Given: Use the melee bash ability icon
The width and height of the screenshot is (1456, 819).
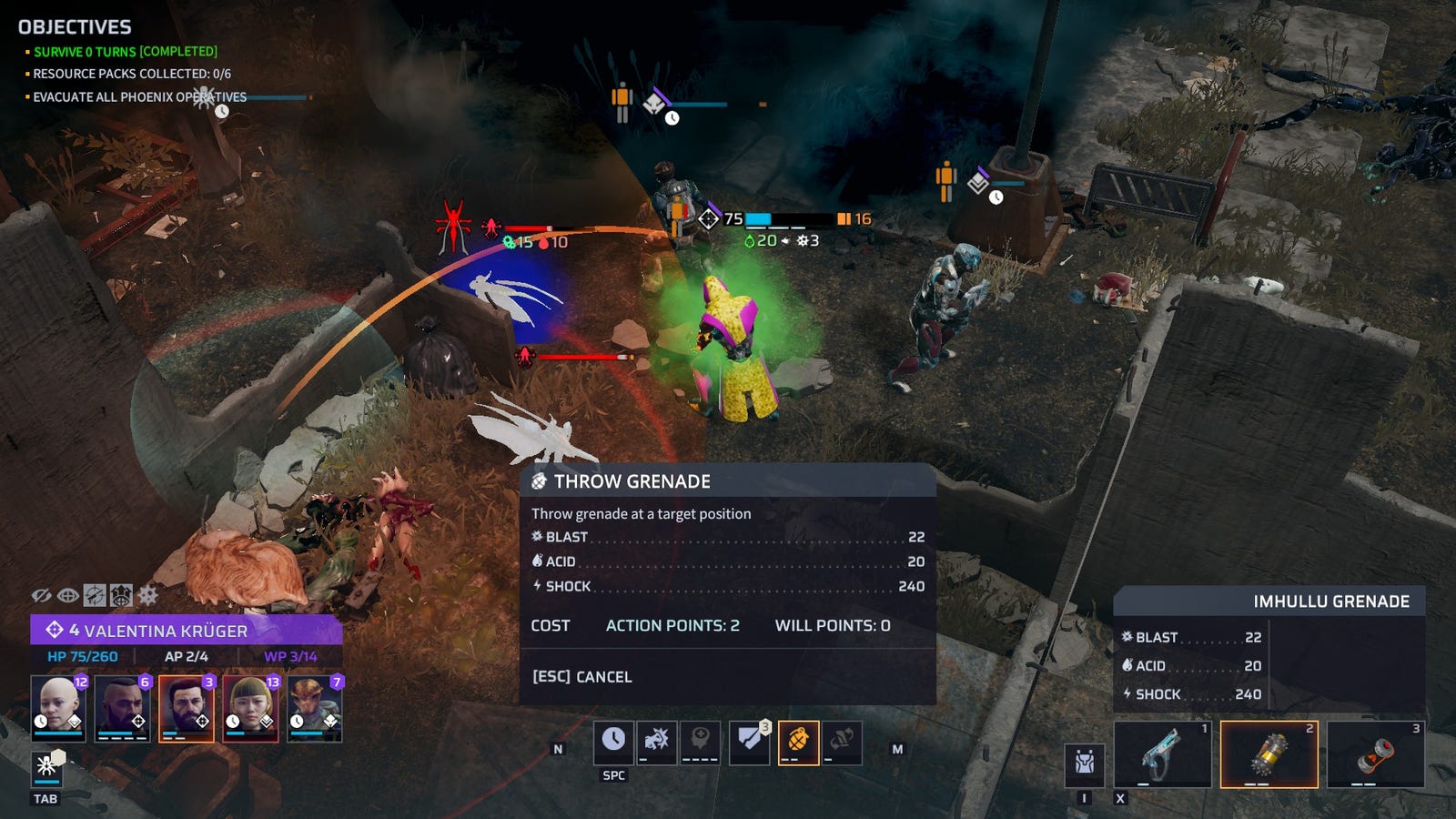Looking at the screenshot, I should tap(656, 743).
